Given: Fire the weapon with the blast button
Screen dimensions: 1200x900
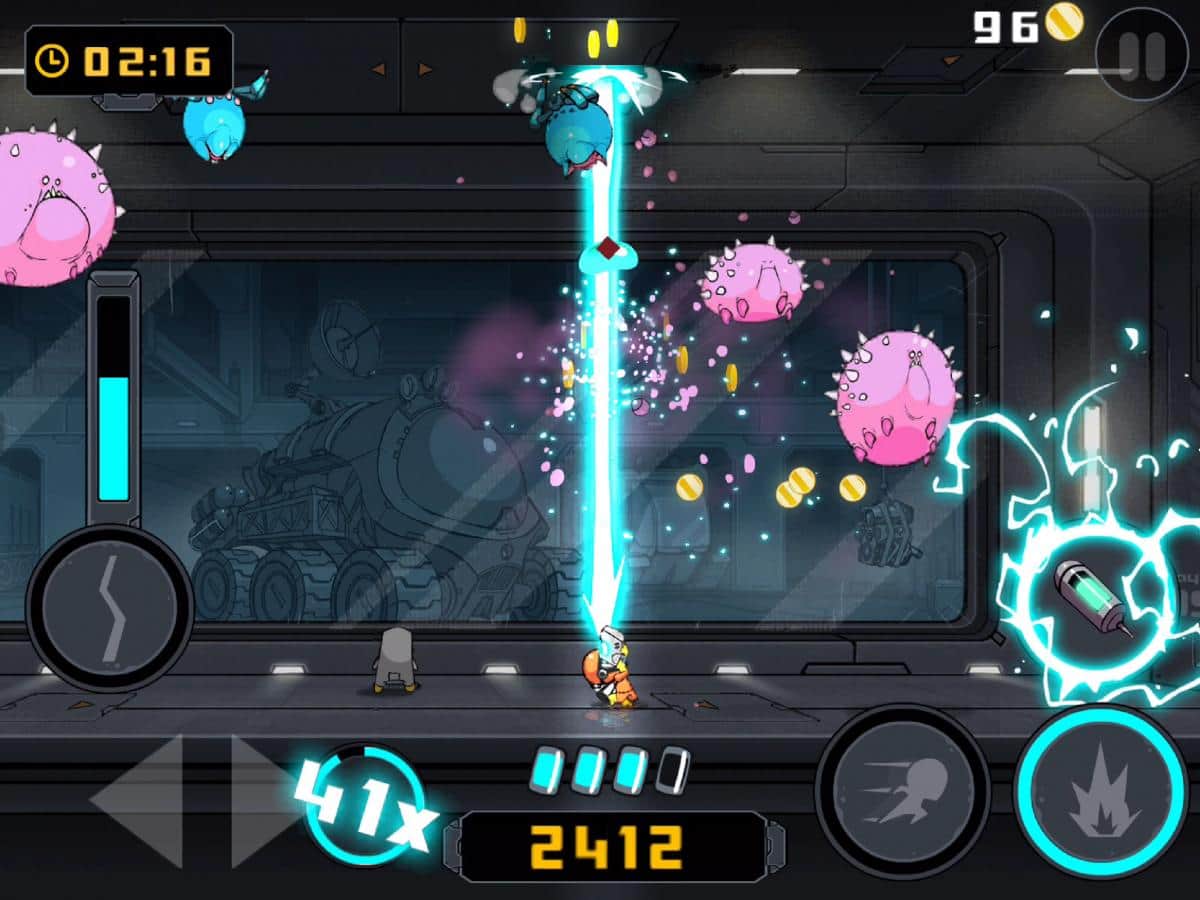Looking at the screenshot, I should coord(1101,793).
